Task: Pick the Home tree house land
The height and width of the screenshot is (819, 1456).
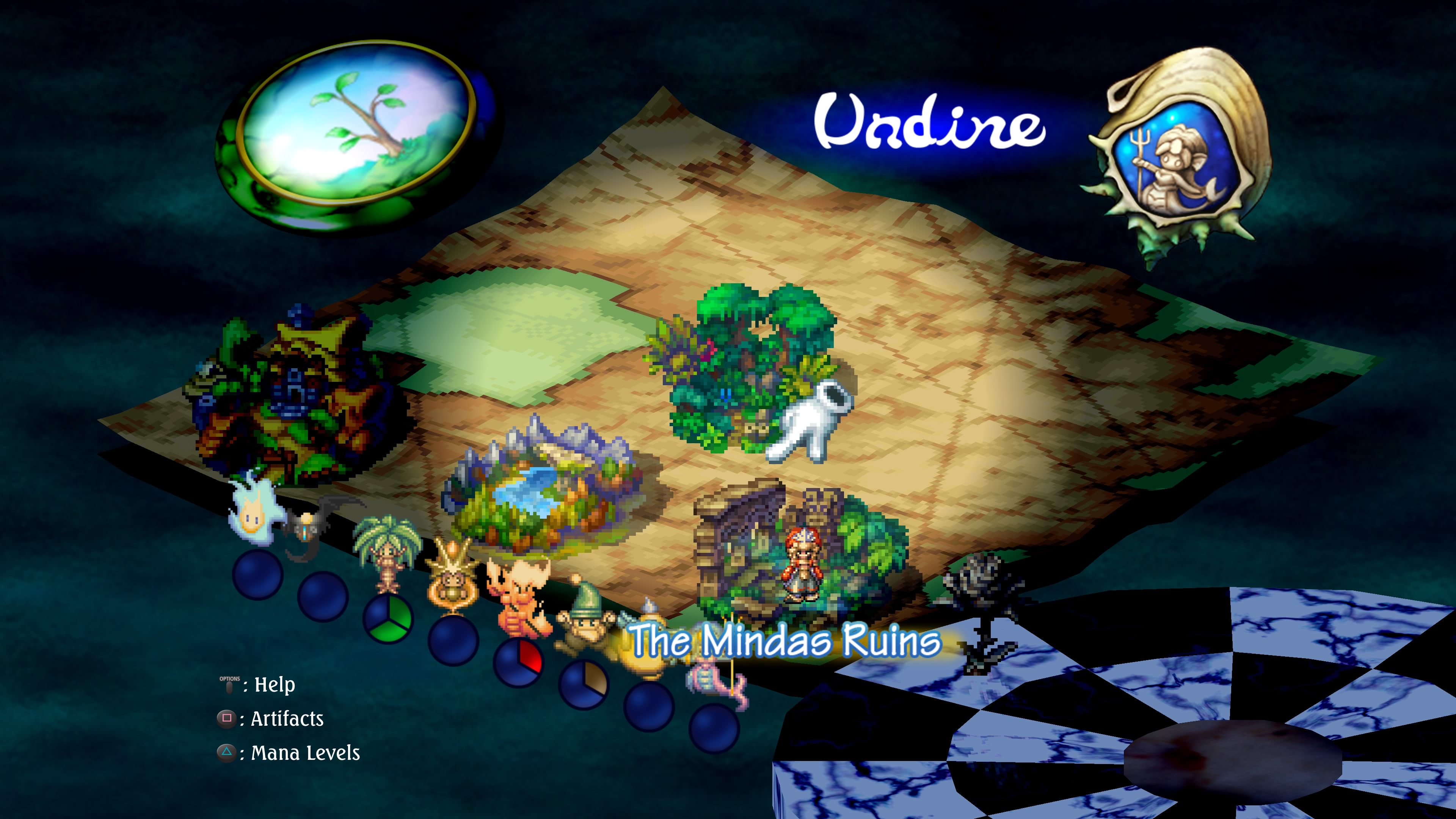Action: click(x=294, y=395)
